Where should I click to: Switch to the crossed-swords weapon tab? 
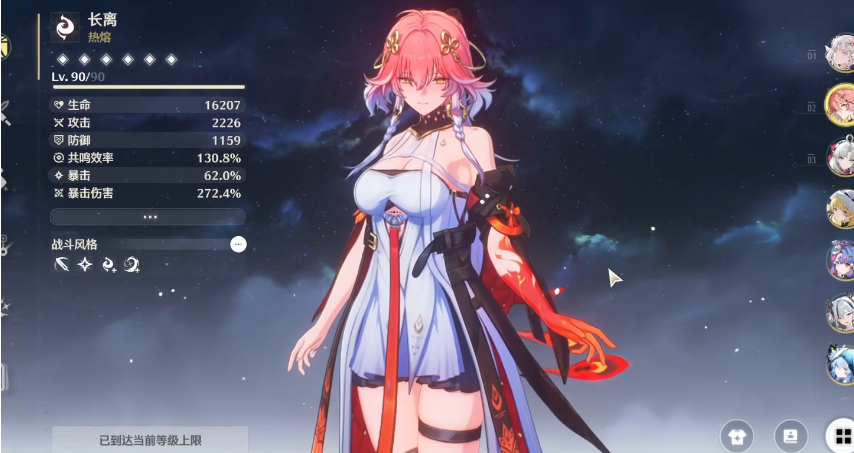pos(5,113)
